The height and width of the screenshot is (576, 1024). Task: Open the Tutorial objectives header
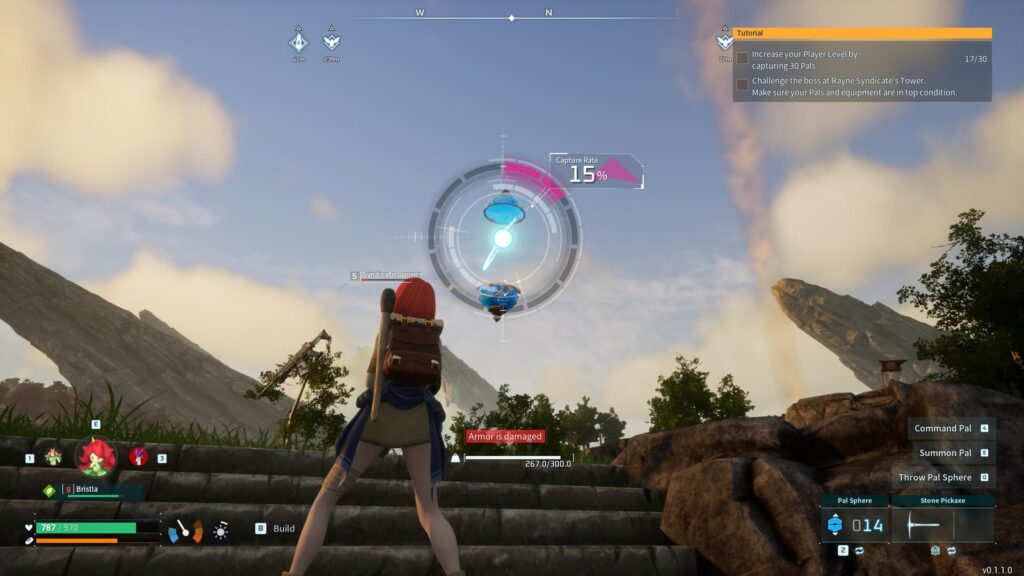[861, 33]
